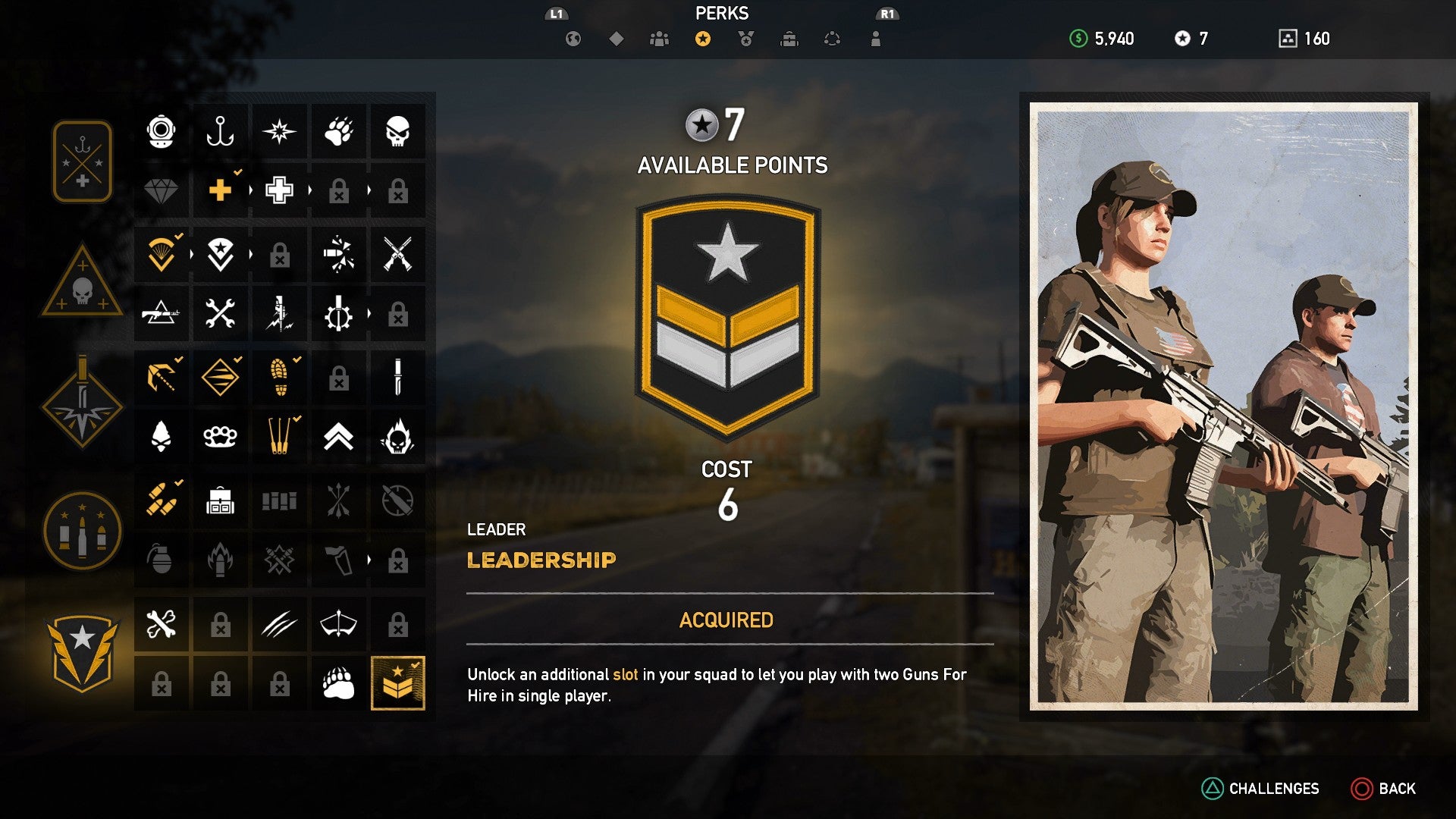Pick the bear paw perk

339,130
